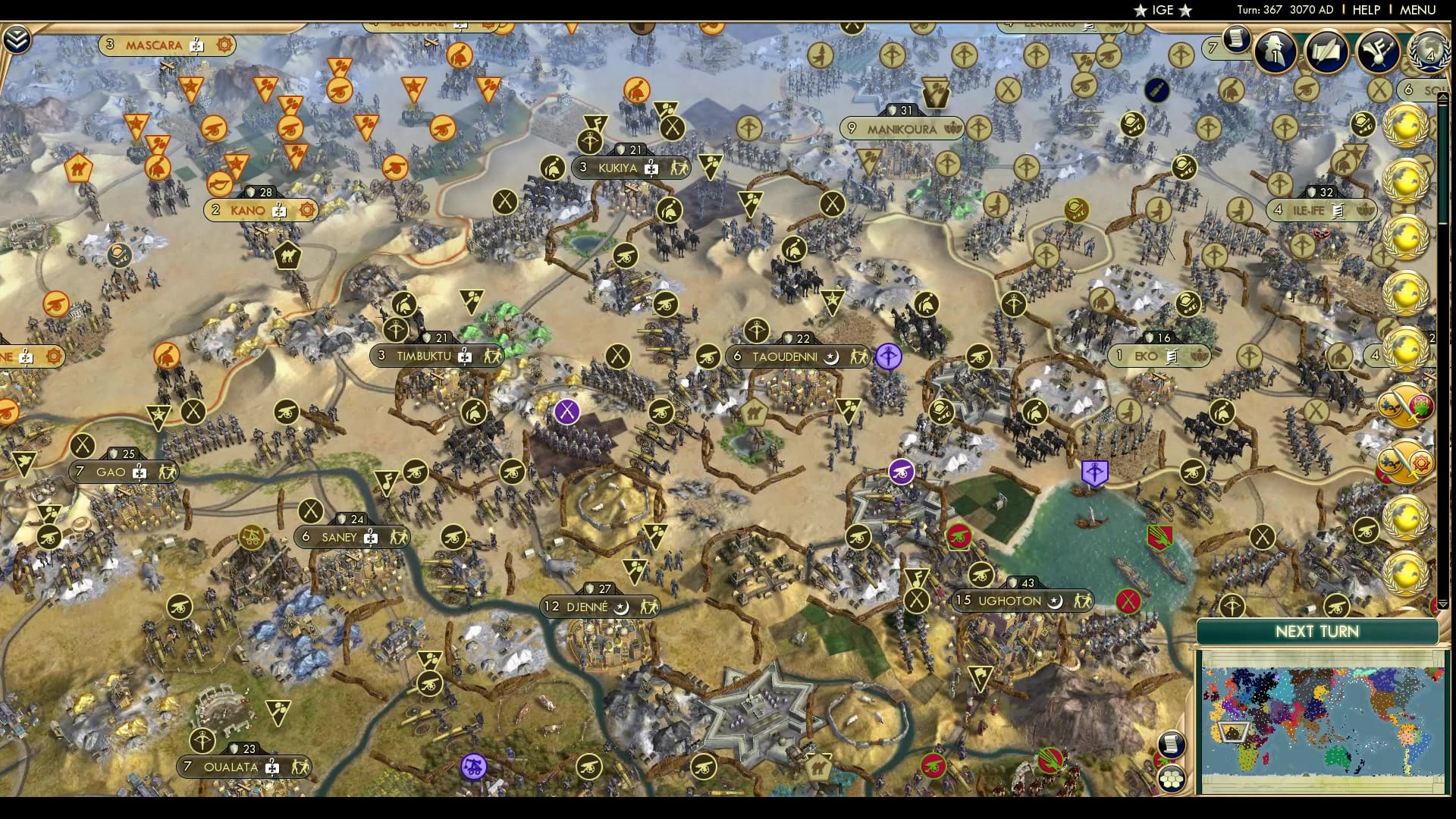Screen dimensions: 1456x819
Task: Toggle Kano's production gear icon
Action: click(306, 210)
